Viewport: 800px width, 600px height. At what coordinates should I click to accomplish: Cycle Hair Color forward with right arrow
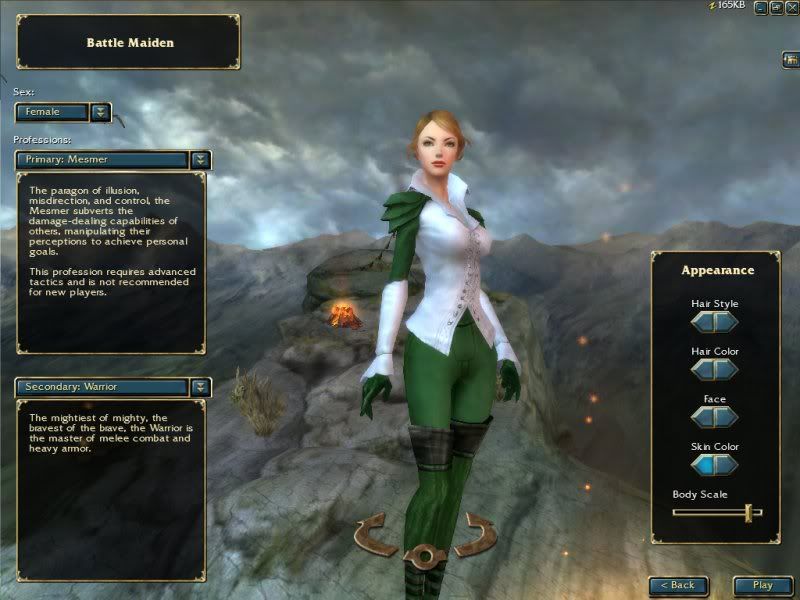pyautogui.click(x=727, y=369)
